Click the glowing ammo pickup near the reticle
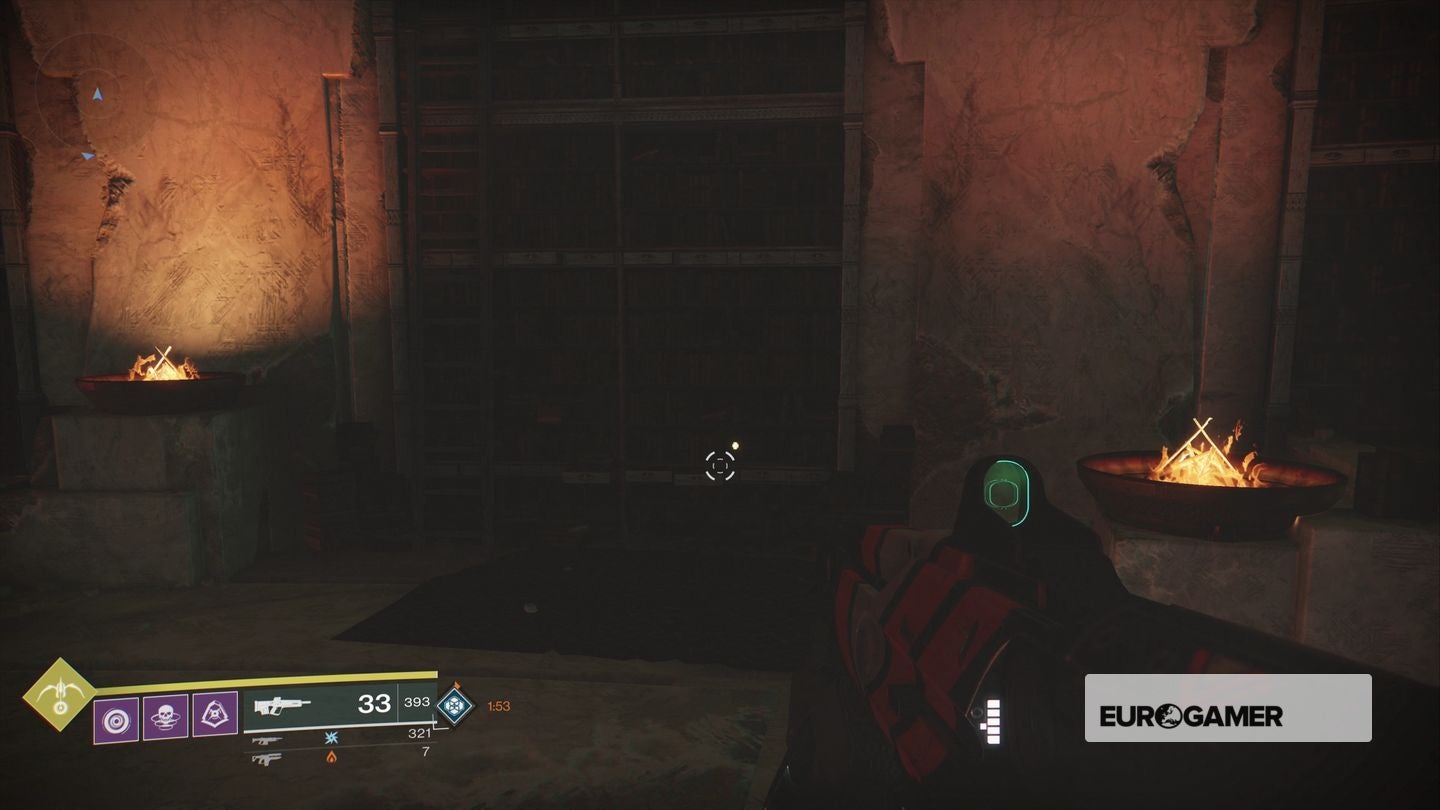Viewport: 1440px width, 810px height. 735,446
